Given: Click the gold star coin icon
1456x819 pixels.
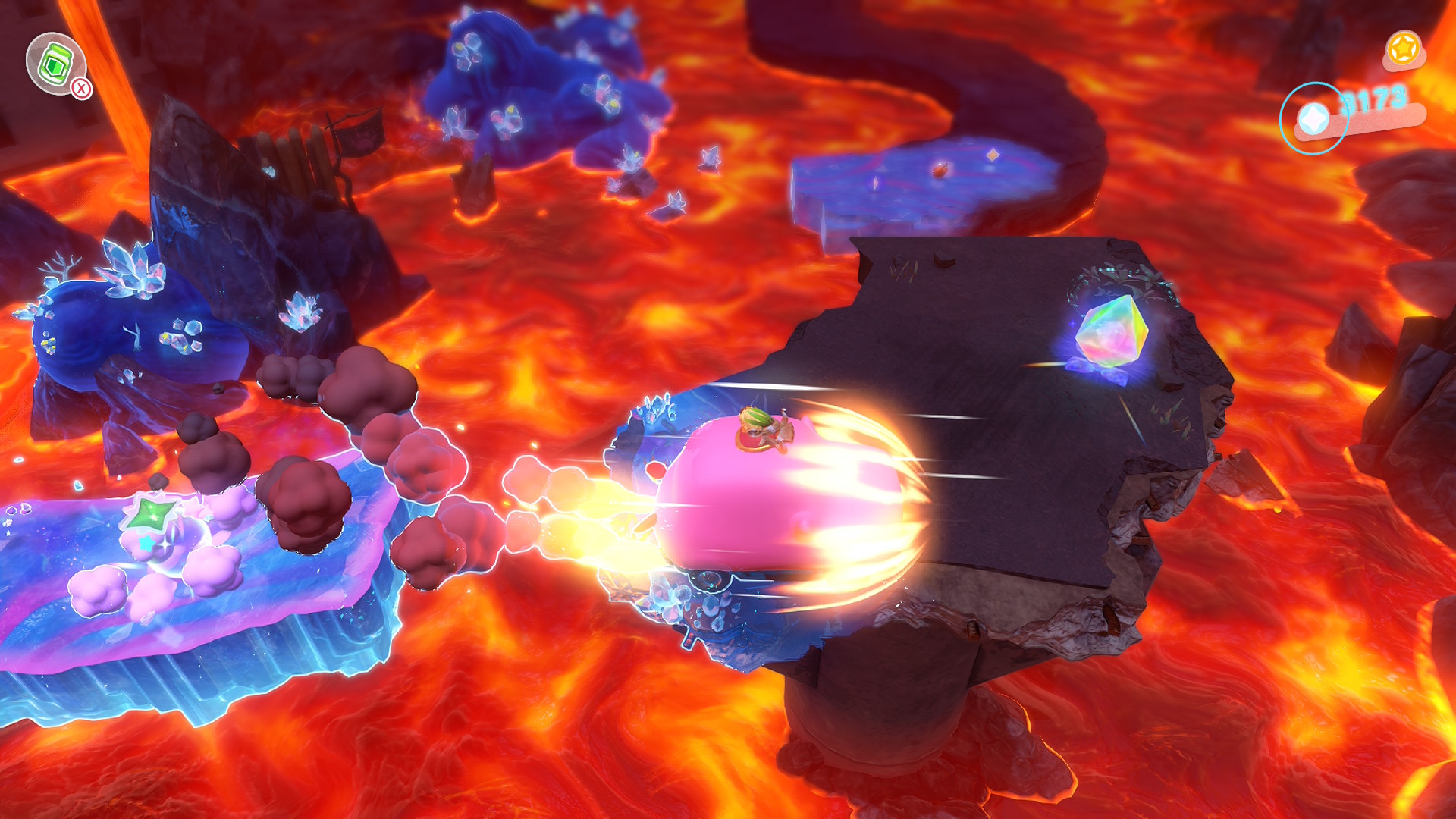Looking at the screenshot, I should coord(1403,49).
